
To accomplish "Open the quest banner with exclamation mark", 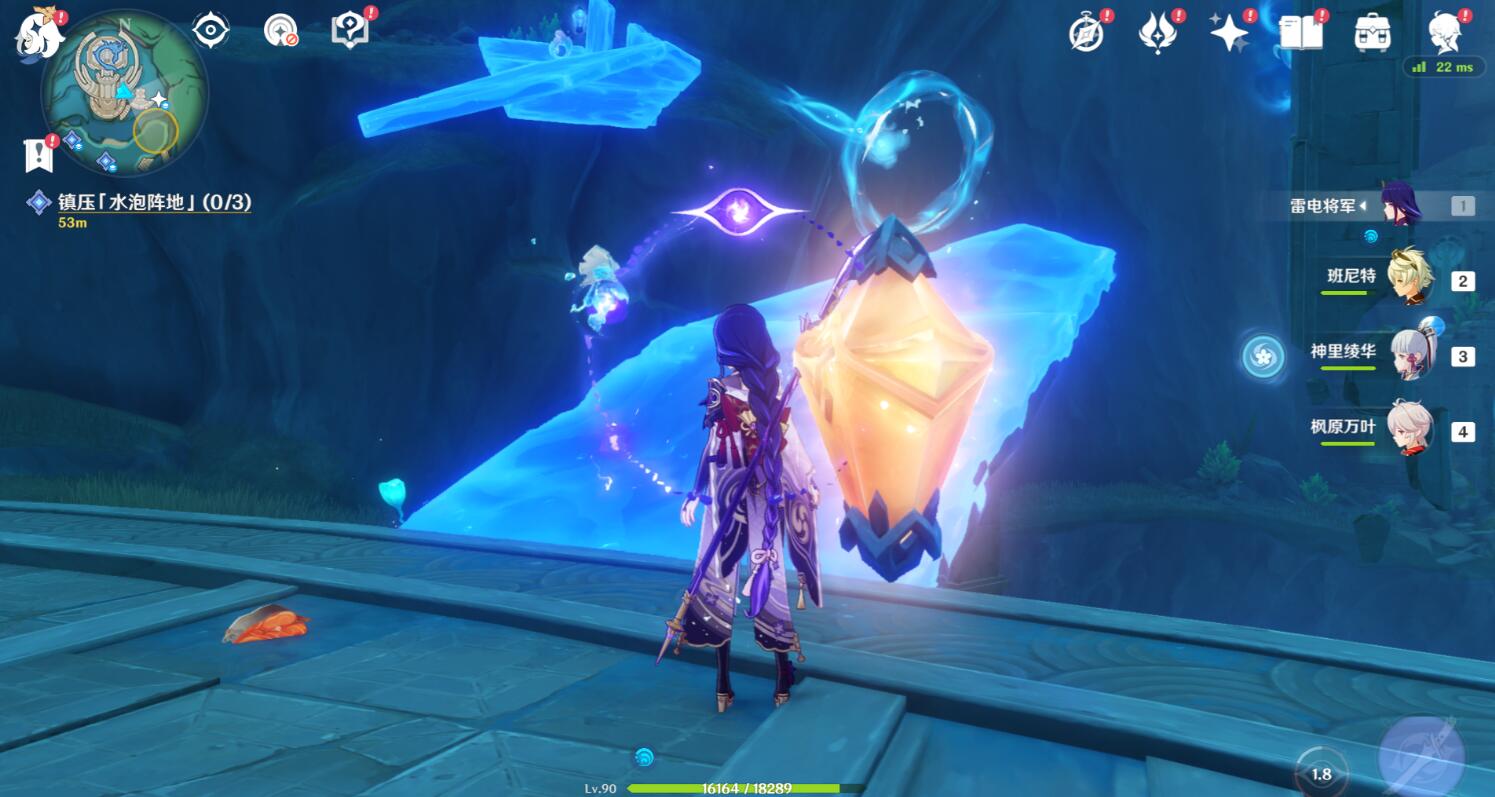I will coord(38,154).
